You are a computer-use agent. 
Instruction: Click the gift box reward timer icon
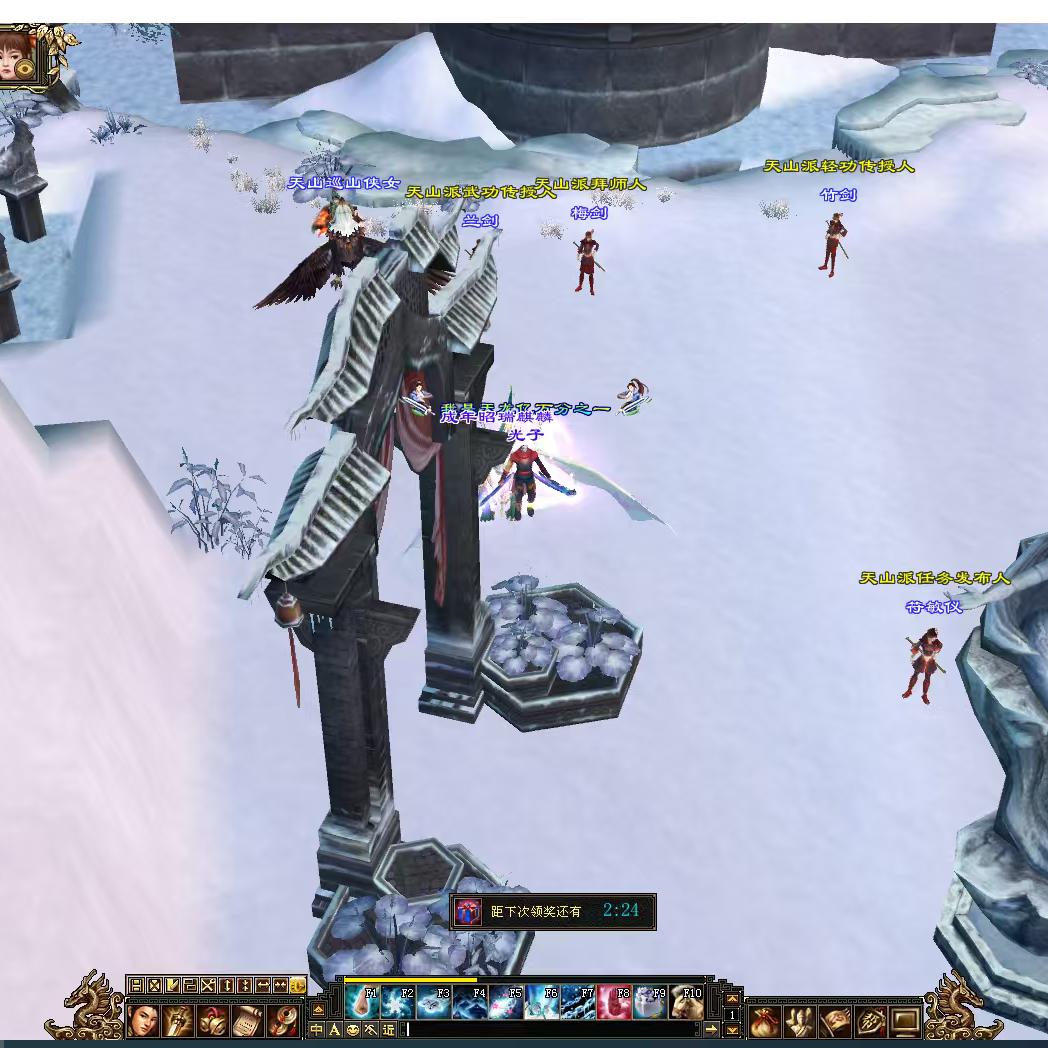click(x=467, y=911)
